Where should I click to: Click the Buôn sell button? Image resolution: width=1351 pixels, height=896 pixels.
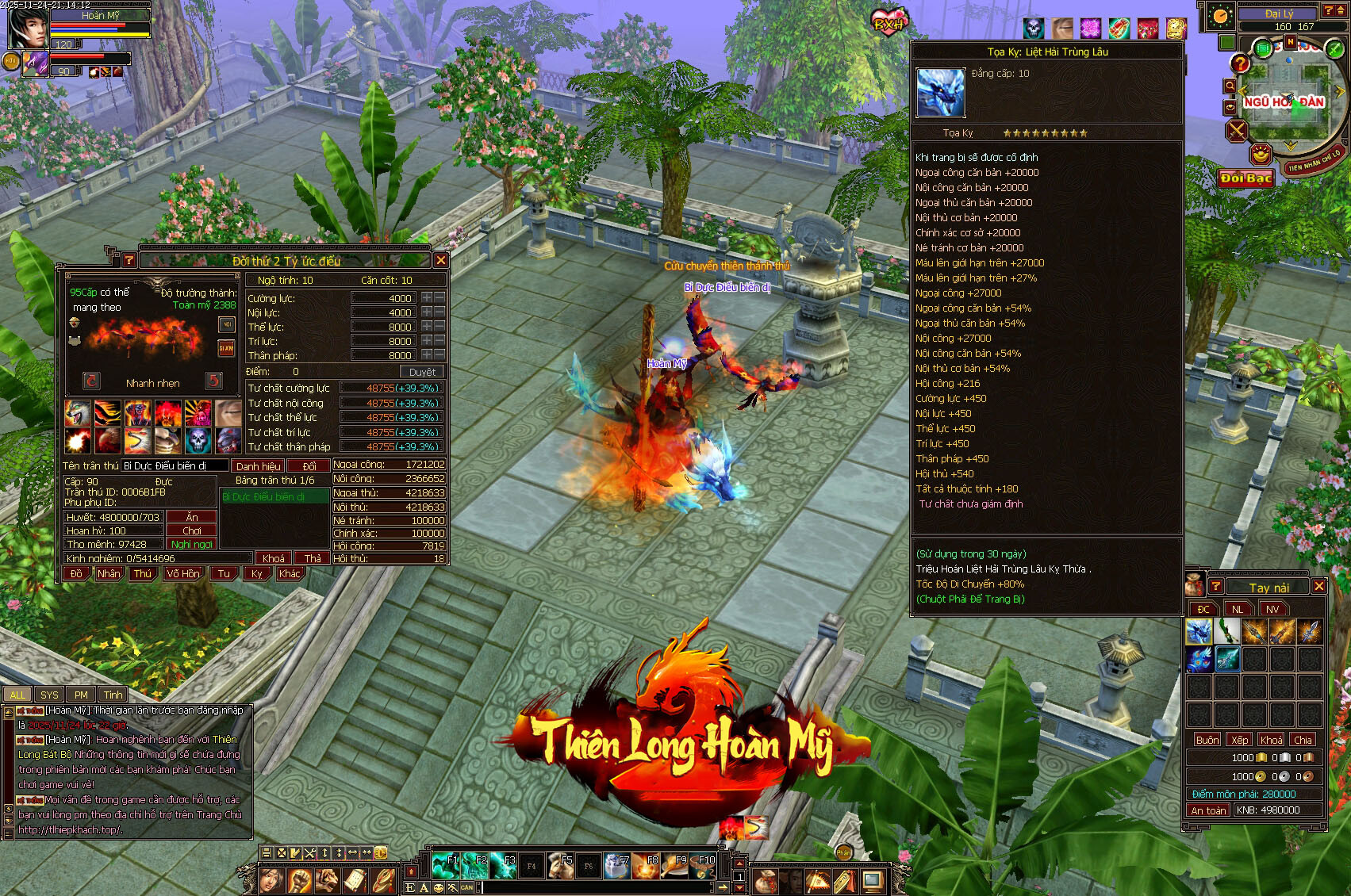point(1207,740)
